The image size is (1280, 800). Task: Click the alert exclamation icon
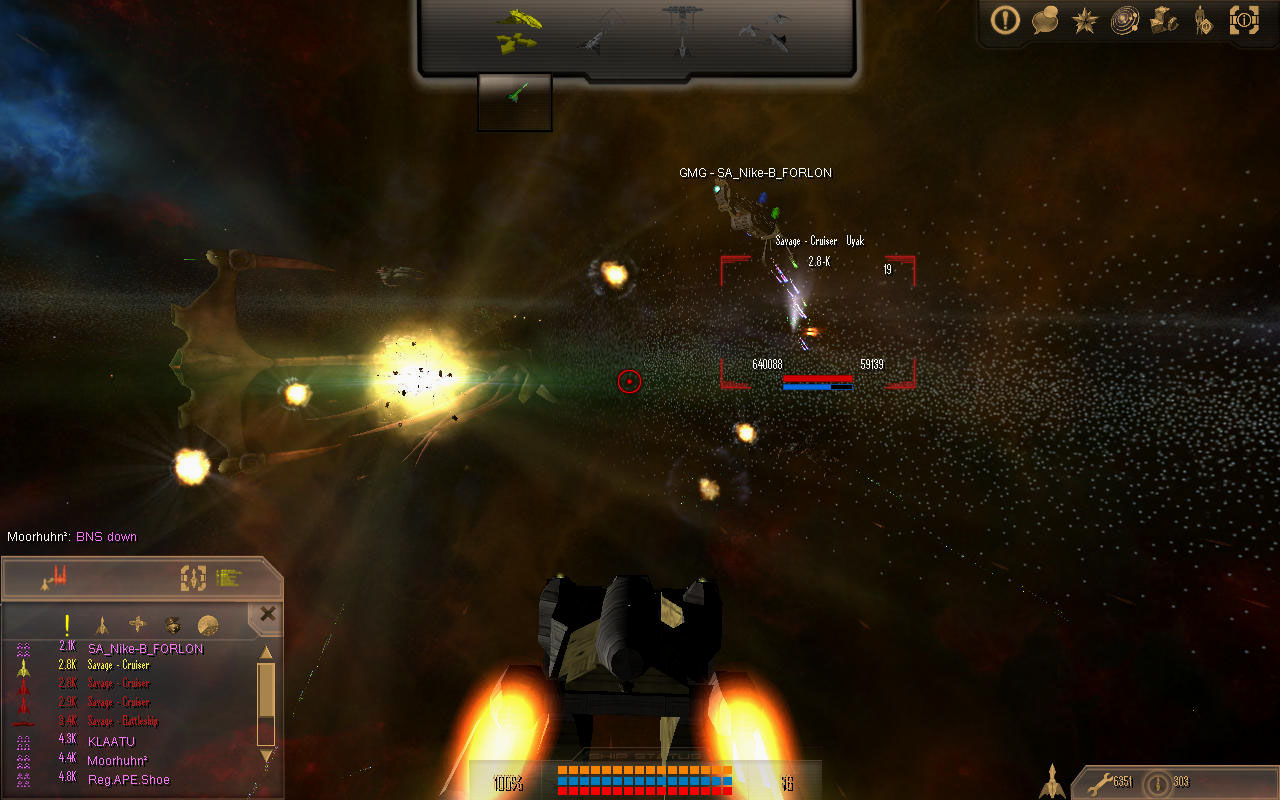(1005, 22)
